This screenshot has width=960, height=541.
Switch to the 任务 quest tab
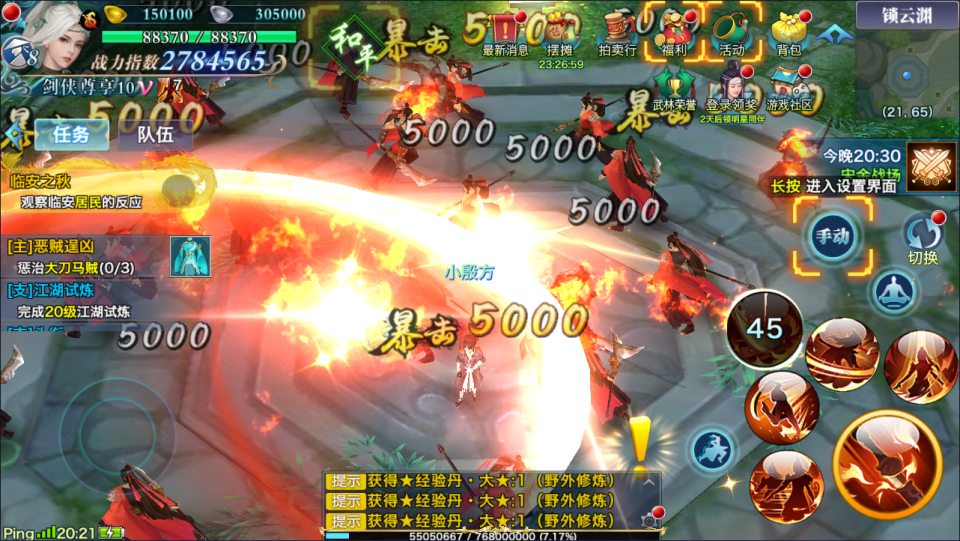[x=71, y=135]
